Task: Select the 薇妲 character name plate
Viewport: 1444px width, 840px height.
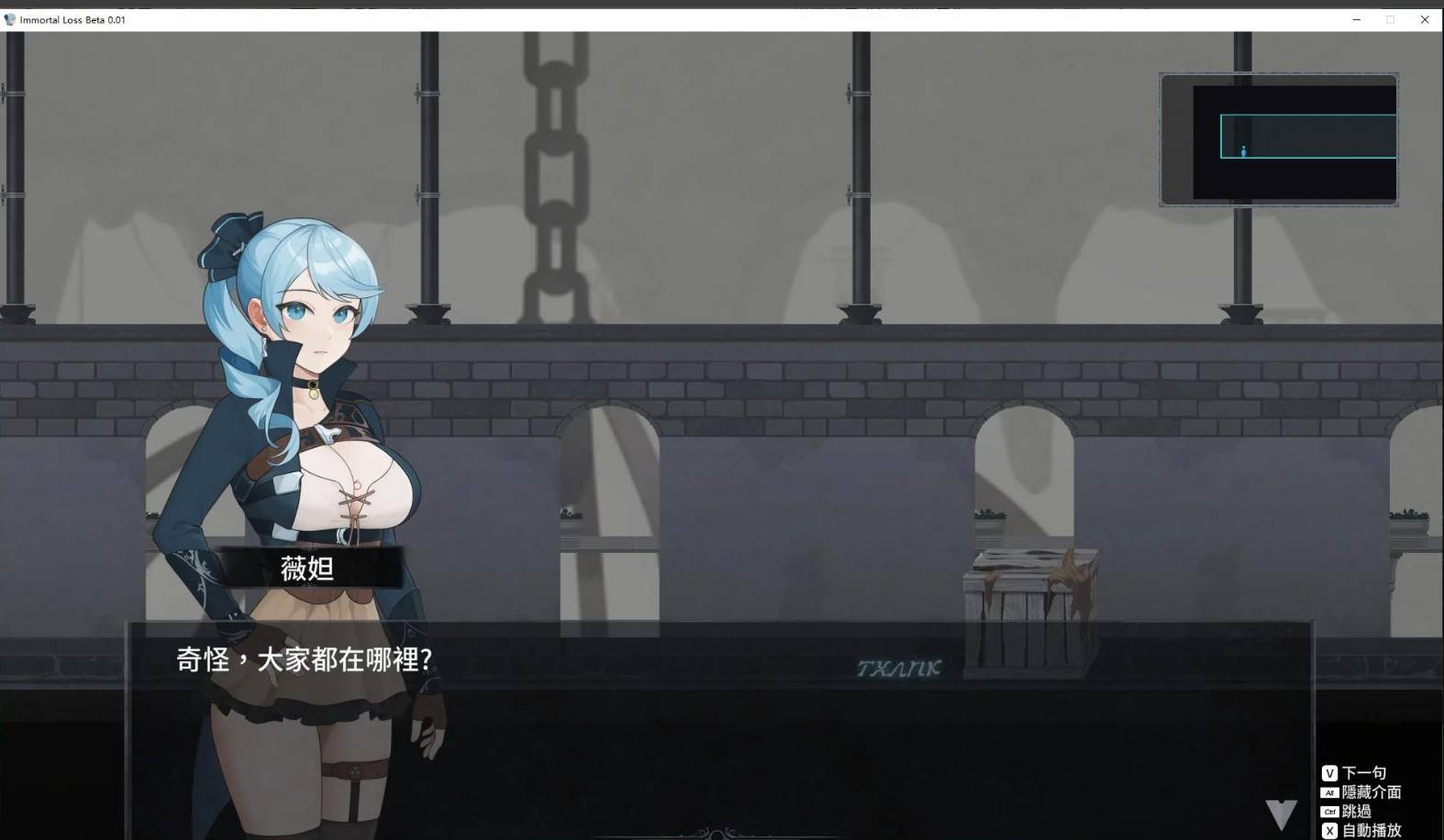Action: point(310,569)
